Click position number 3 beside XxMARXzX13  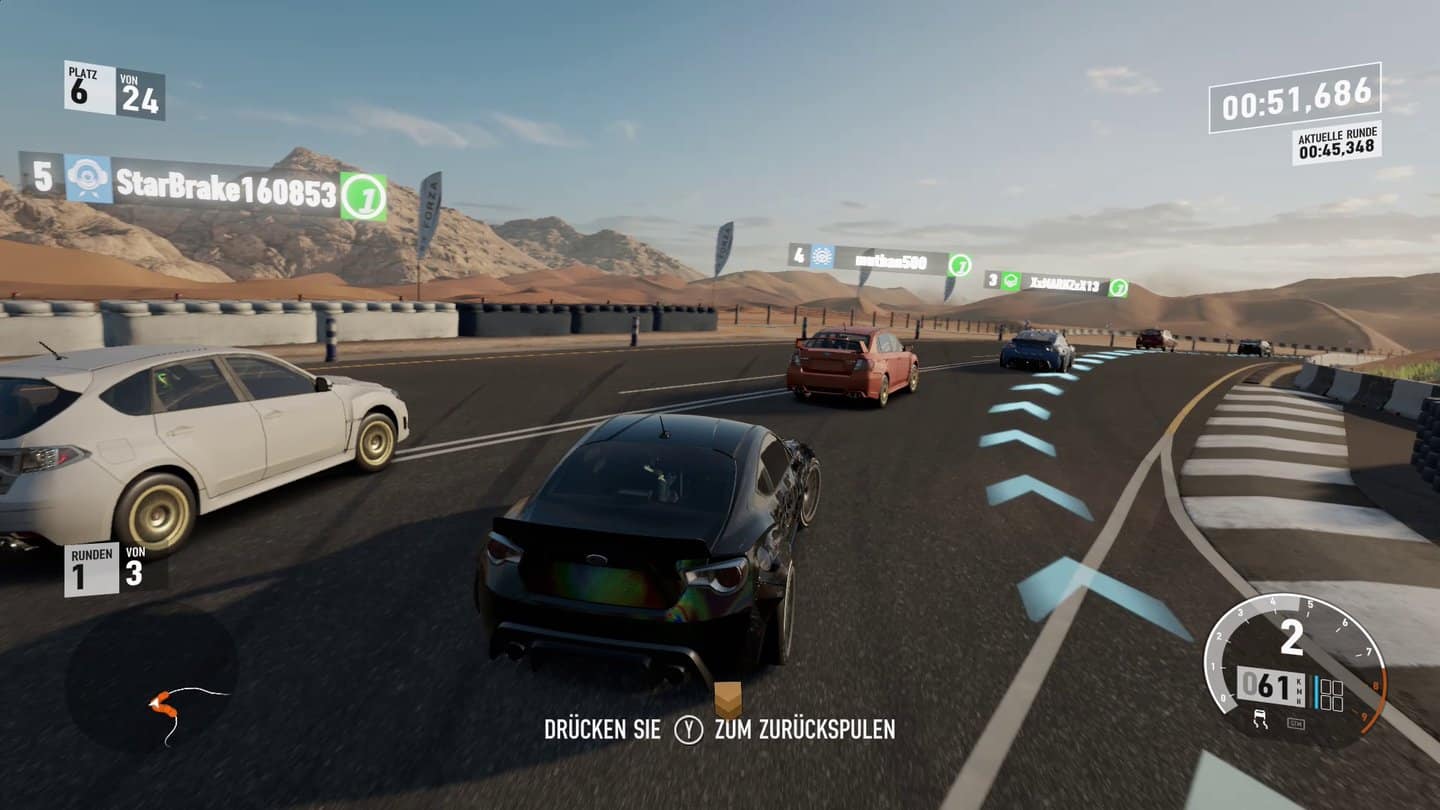click(x=992, y=280)
